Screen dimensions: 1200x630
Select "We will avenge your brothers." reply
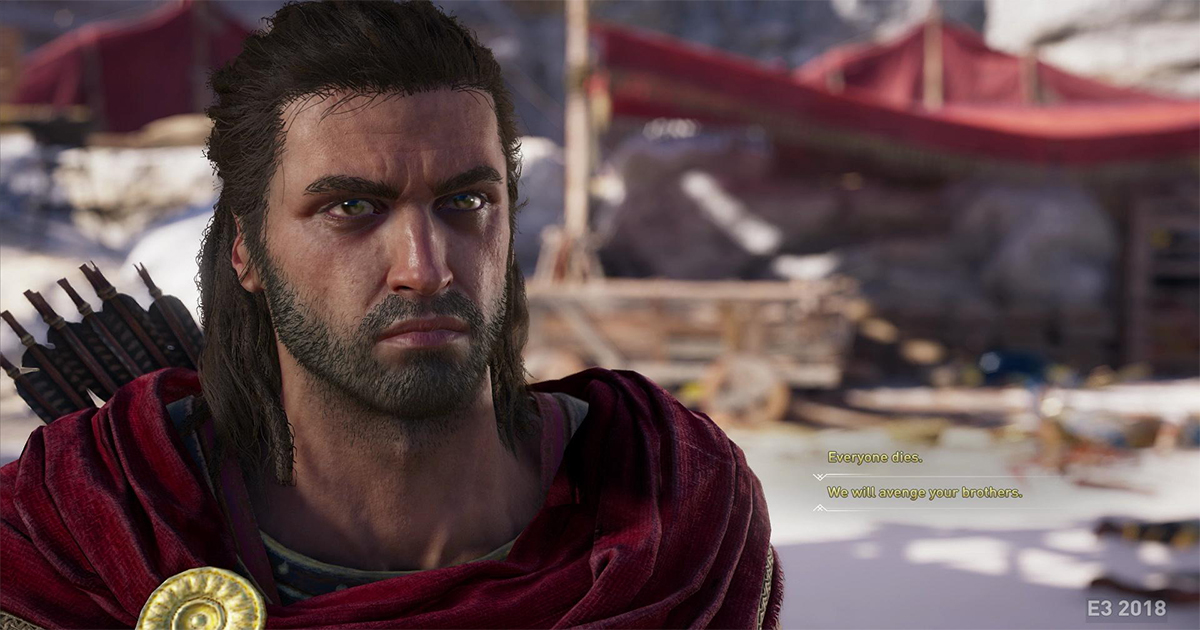pos(924,492)
